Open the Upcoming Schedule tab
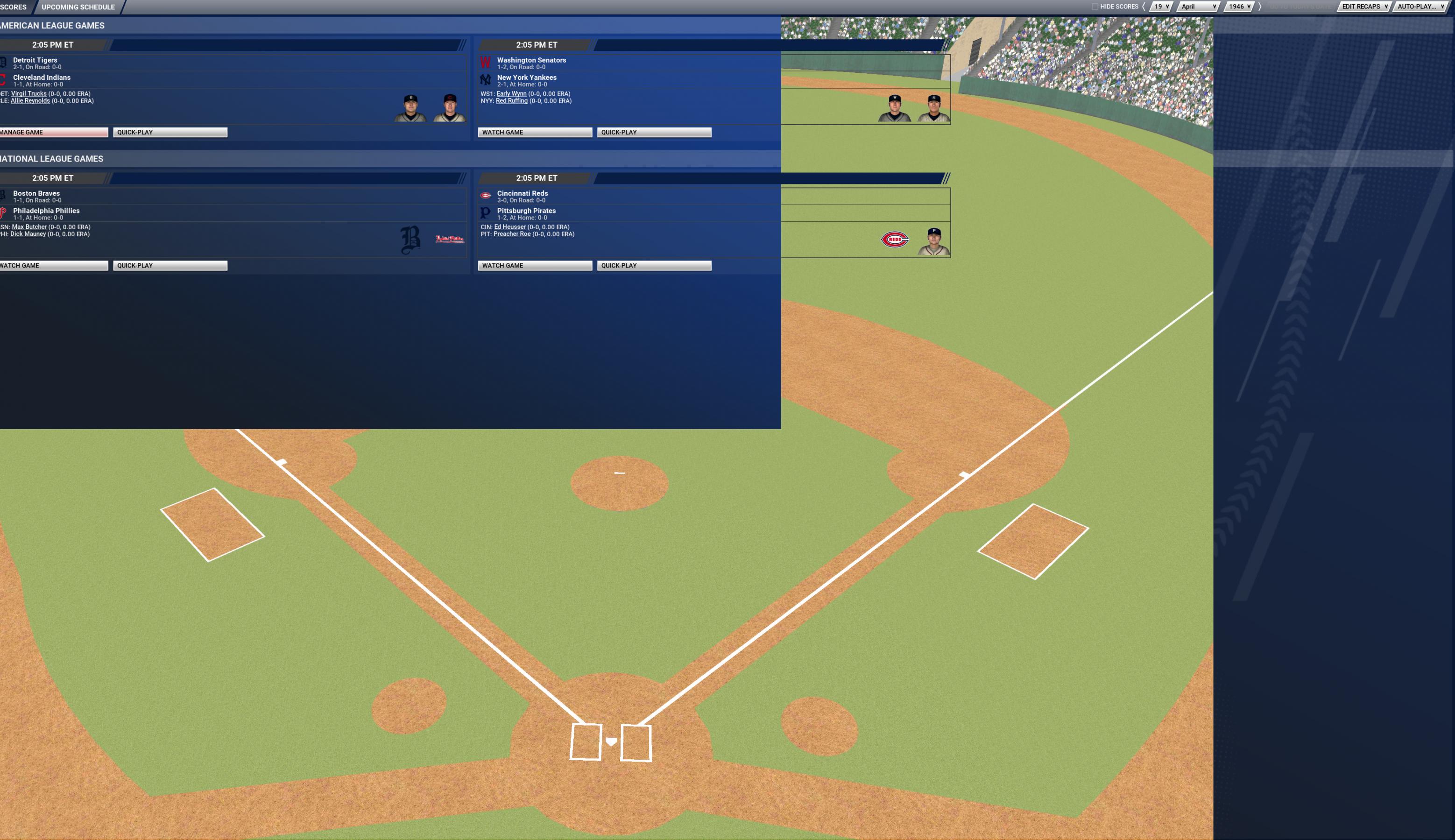1455x840 pixels. pos(78,7)
